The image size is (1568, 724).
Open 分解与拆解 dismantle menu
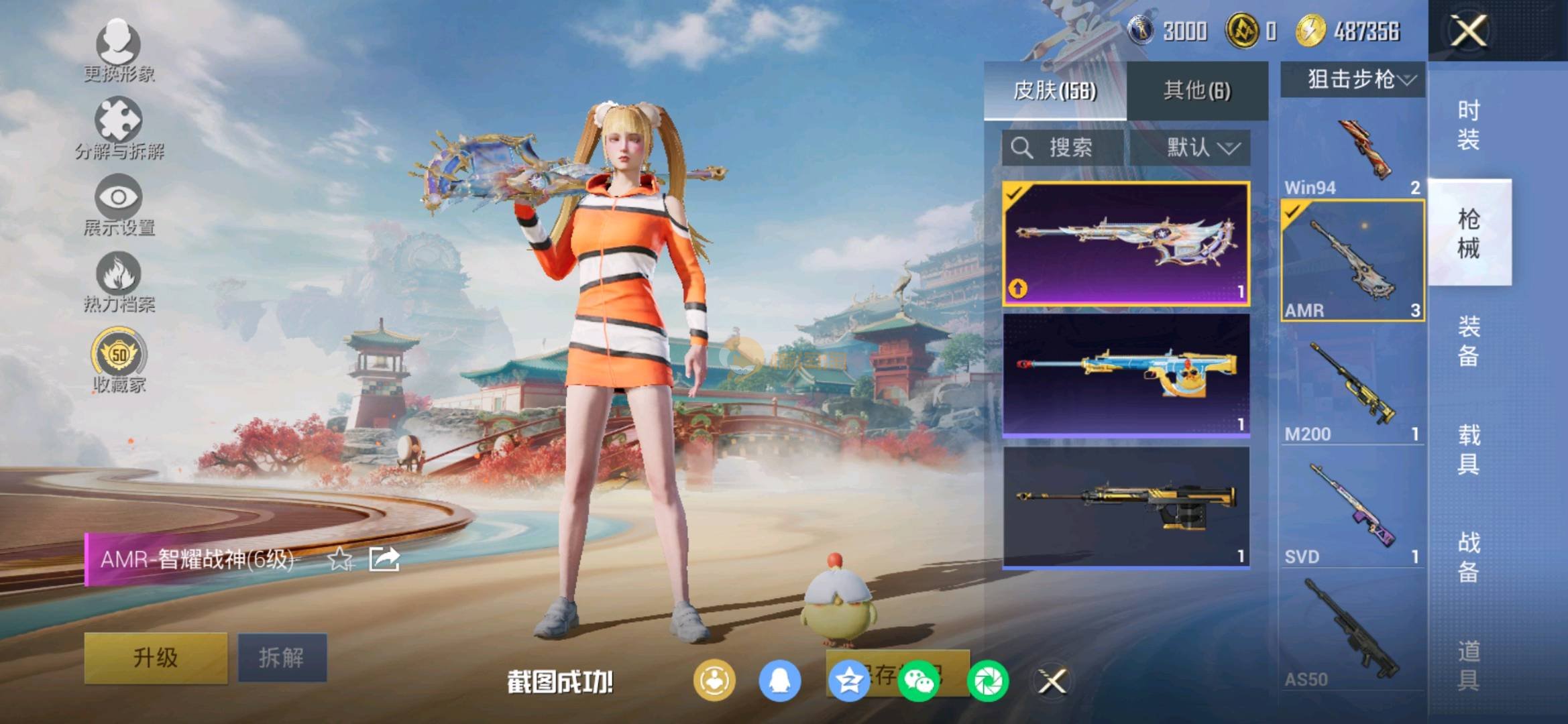(x=119, y=127)
